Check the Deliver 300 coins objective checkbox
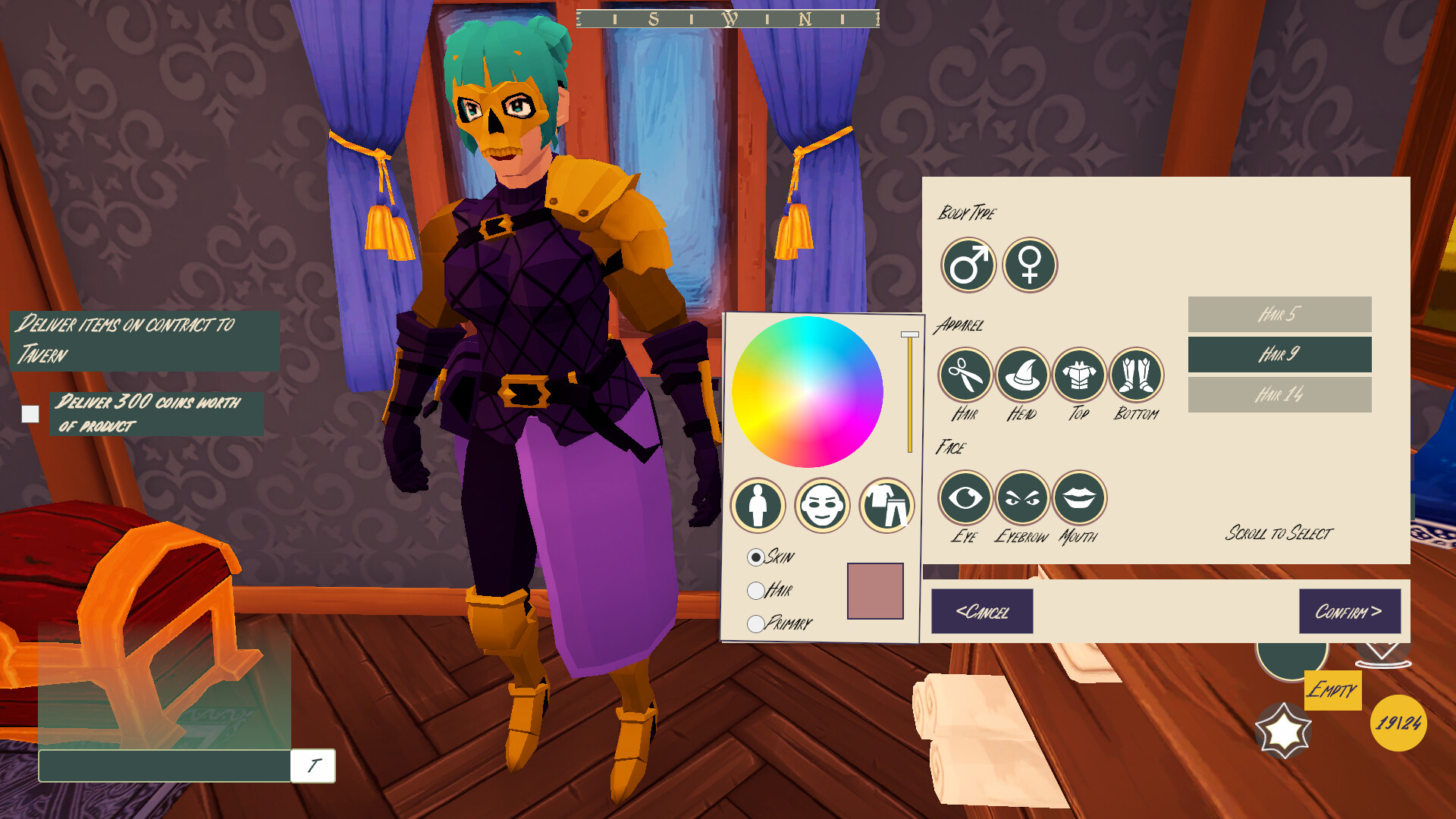 [30, 414]
